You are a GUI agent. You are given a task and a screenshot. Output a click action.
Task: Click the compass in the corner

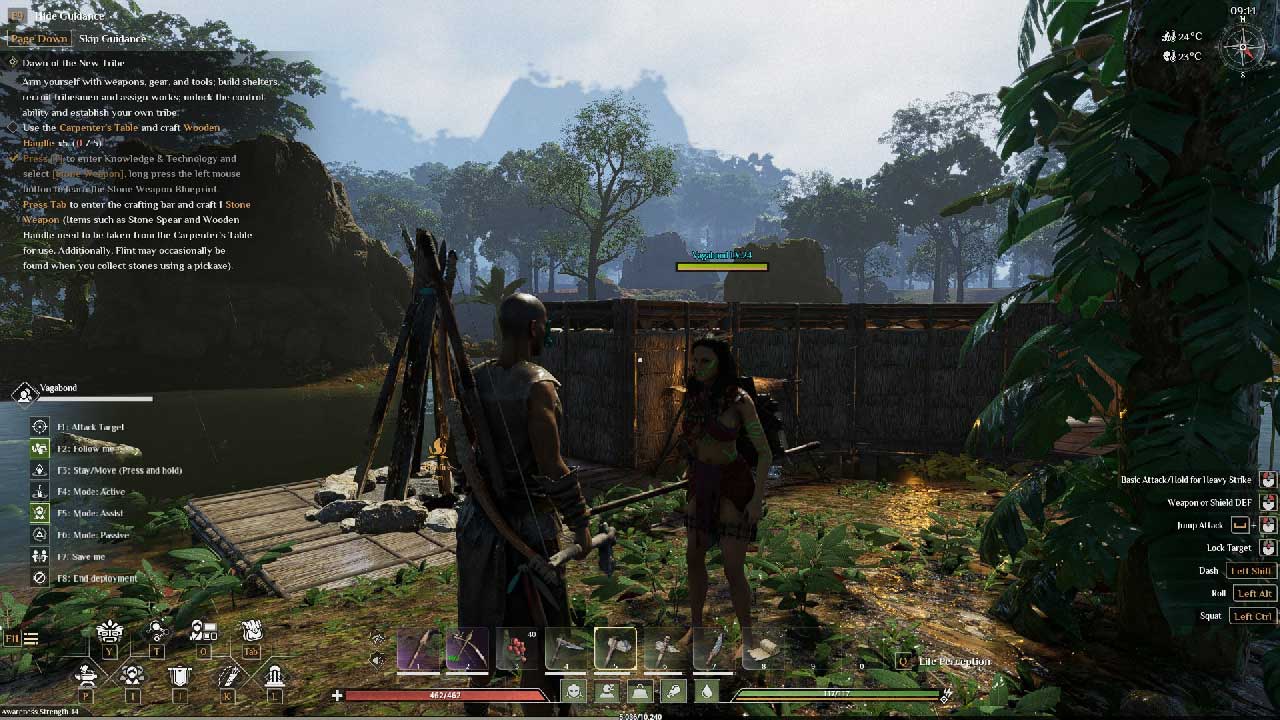tap(1244, 46)
